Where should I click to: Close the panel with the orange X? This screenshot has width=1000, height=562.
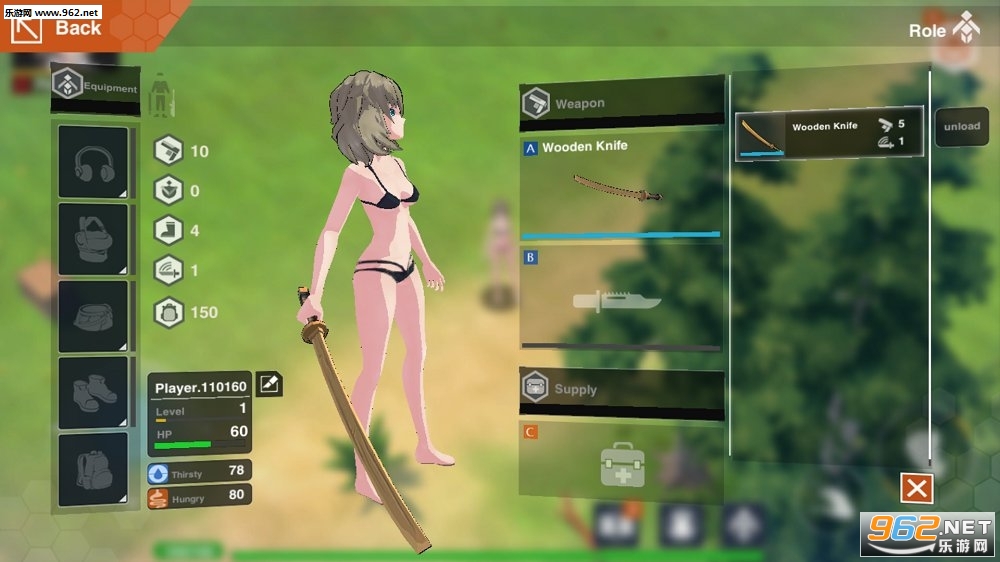[x=916, y=488]
